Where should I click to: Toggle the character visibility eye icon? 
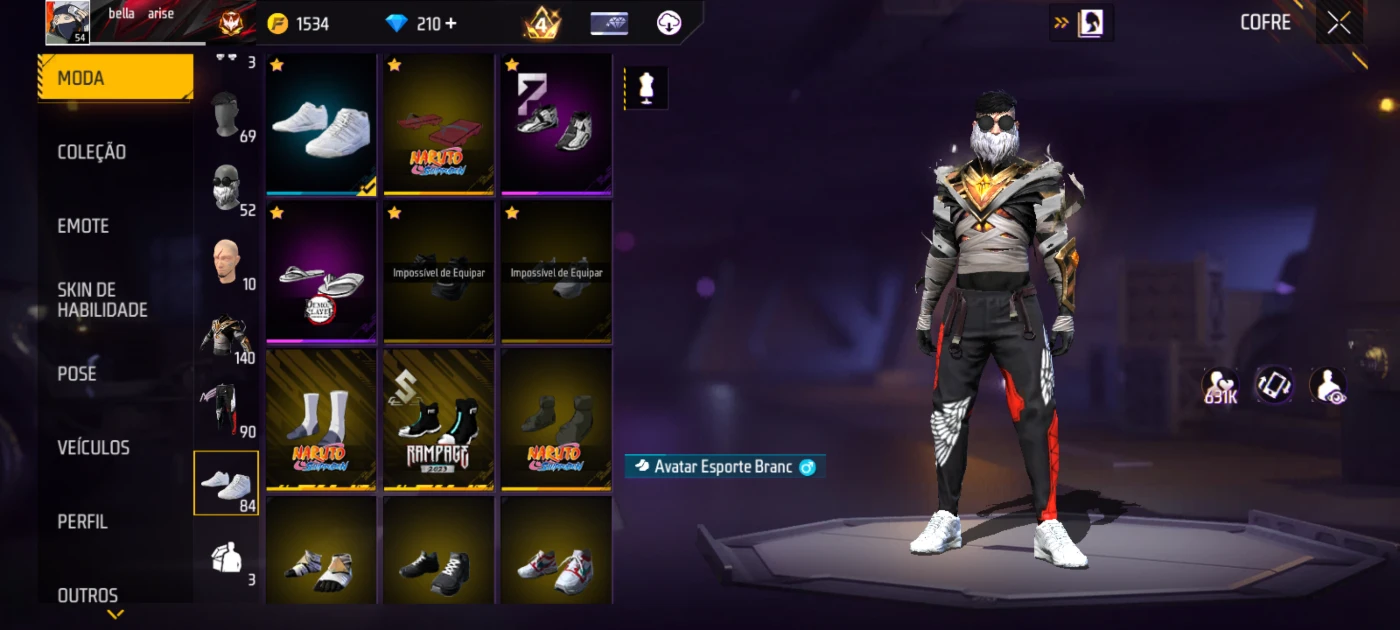coord(1328,385)
